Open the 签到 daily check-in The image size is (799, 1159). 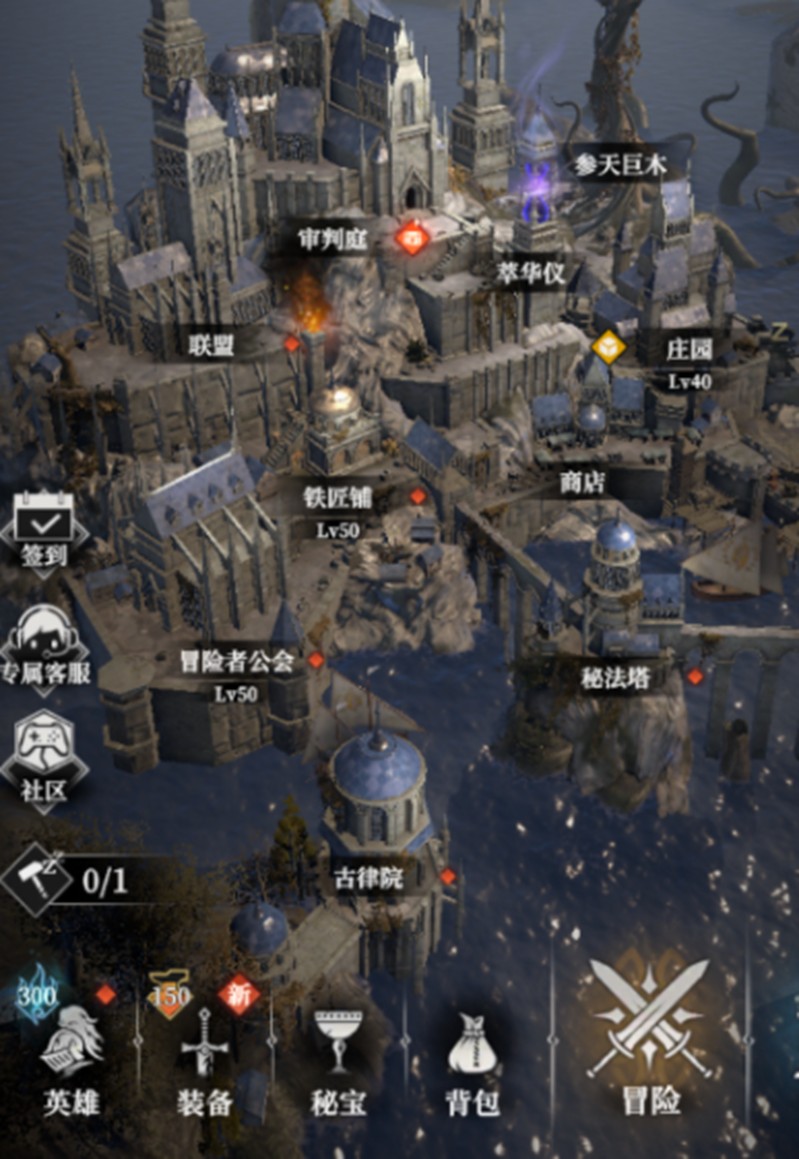pos(44,532)
